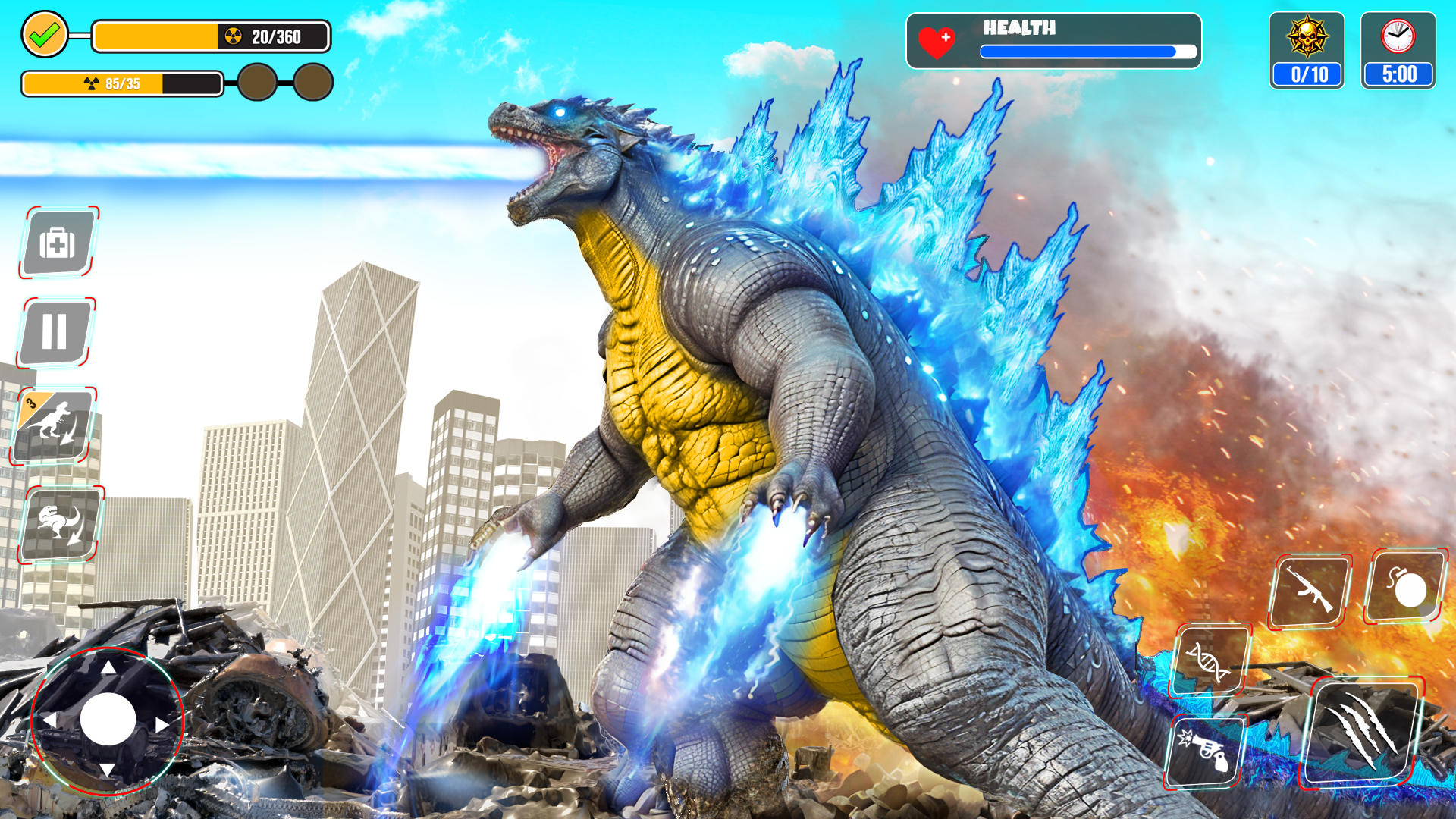Toggle the first empty ability slot circle
Image resolution: width=1456 pixels, height=819 pixels.
click(258, 81)
